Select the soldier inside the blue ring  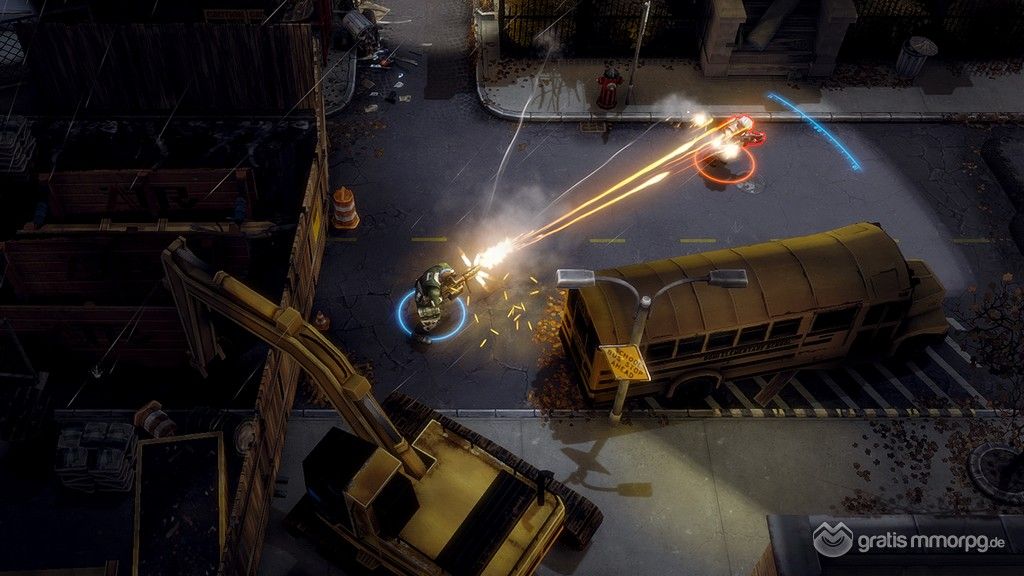[x=432, y=295]
